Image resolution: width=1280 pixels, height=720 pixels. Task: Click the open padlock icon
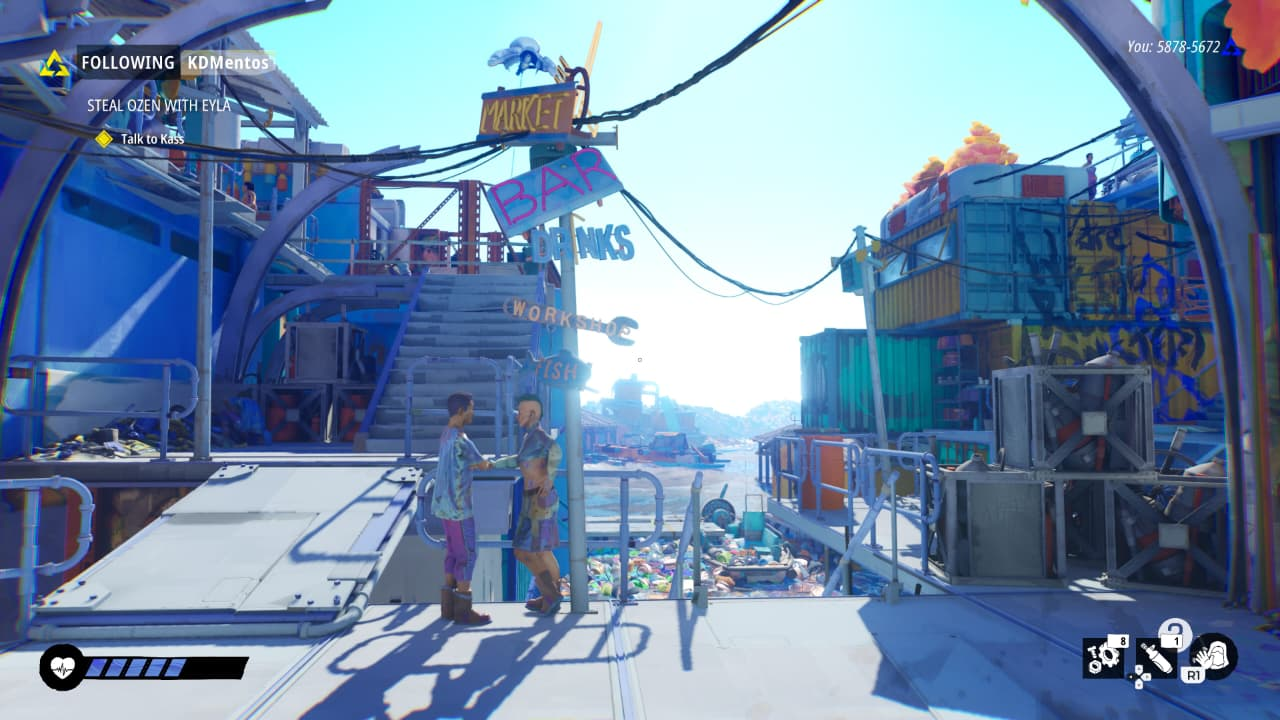coord(1173,630)
